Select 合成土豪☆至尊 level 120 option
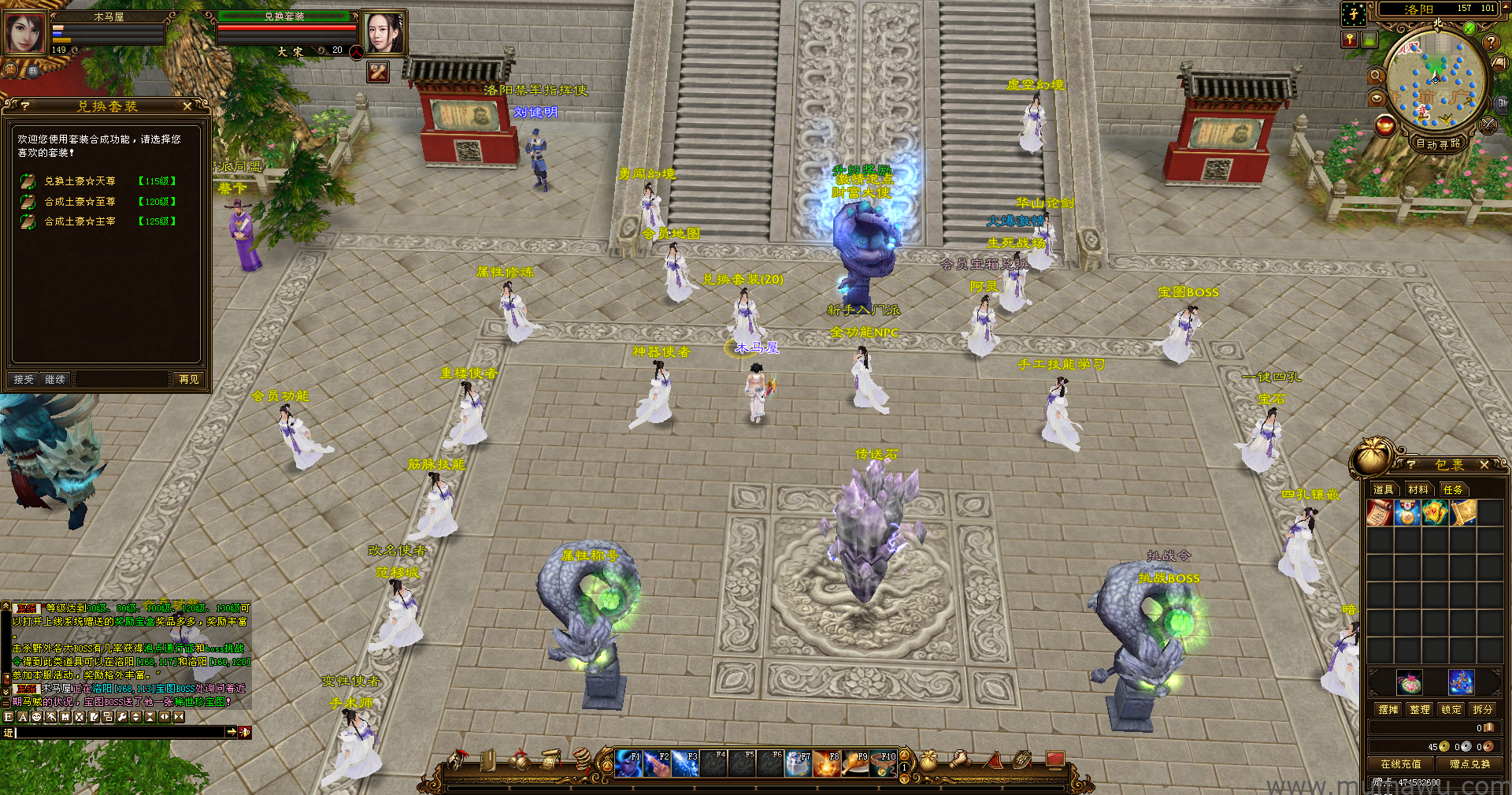Screen dimensions: 1512x795 coord(80,202)
